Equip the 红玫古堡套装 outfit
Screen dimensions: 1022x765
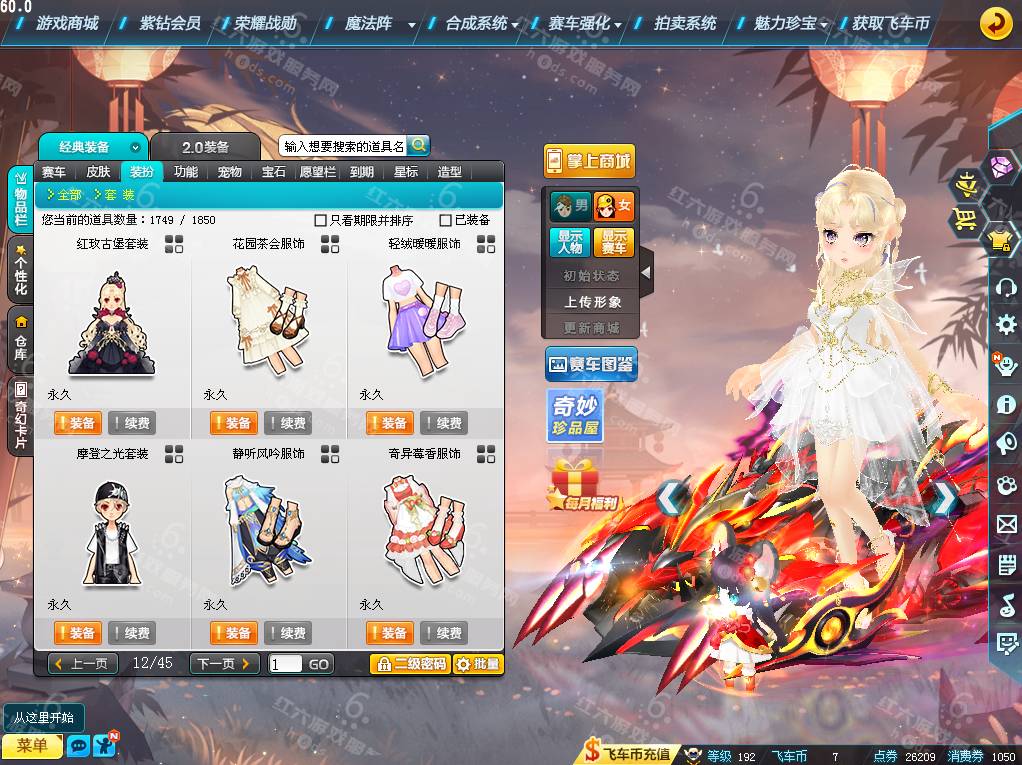click(x=76, y=423)
